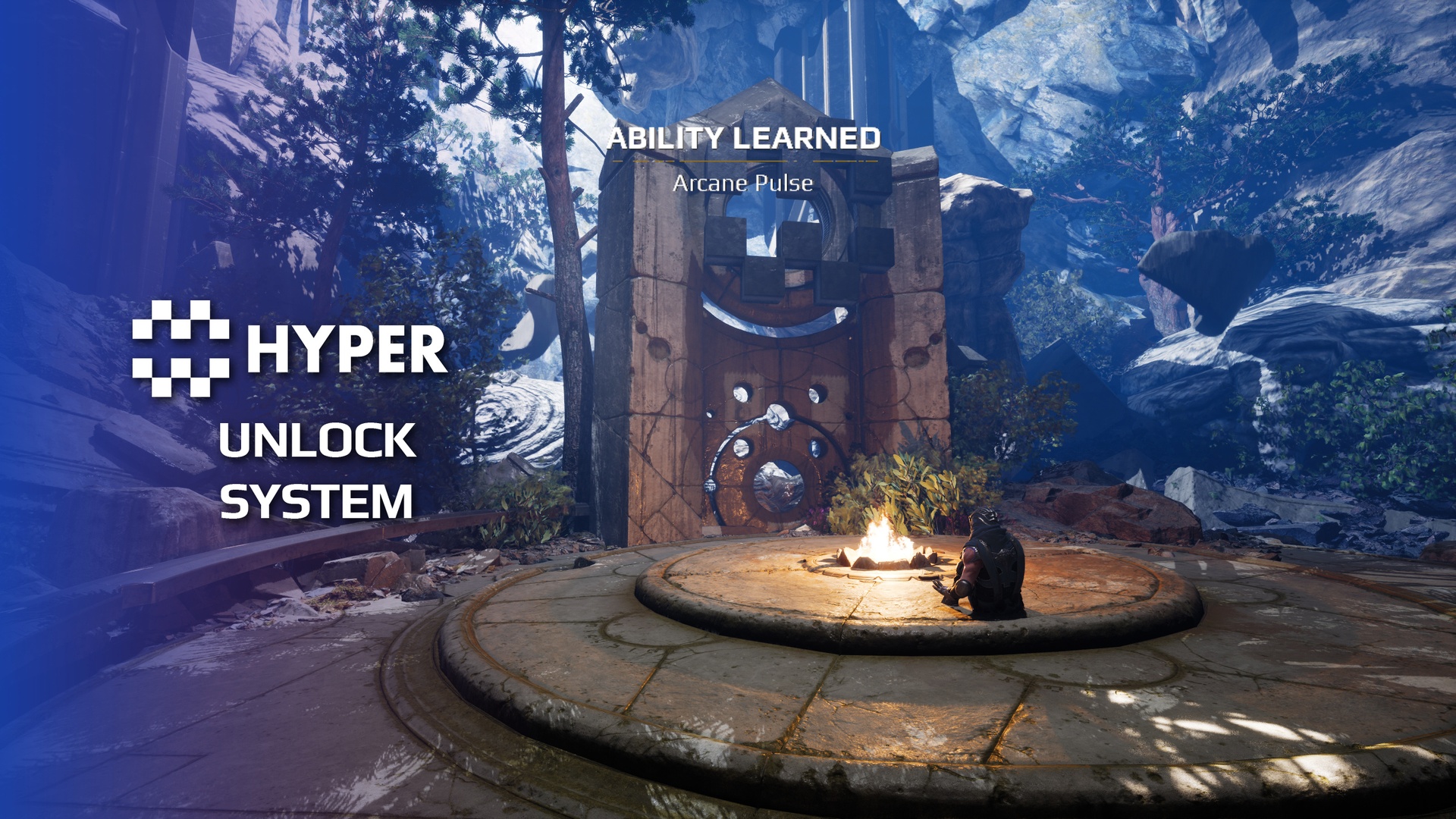Viewport: 1456px width, 819px height.
Task: Toggle the ABILITY LEARNED notification banner
Action: [747, 139]
